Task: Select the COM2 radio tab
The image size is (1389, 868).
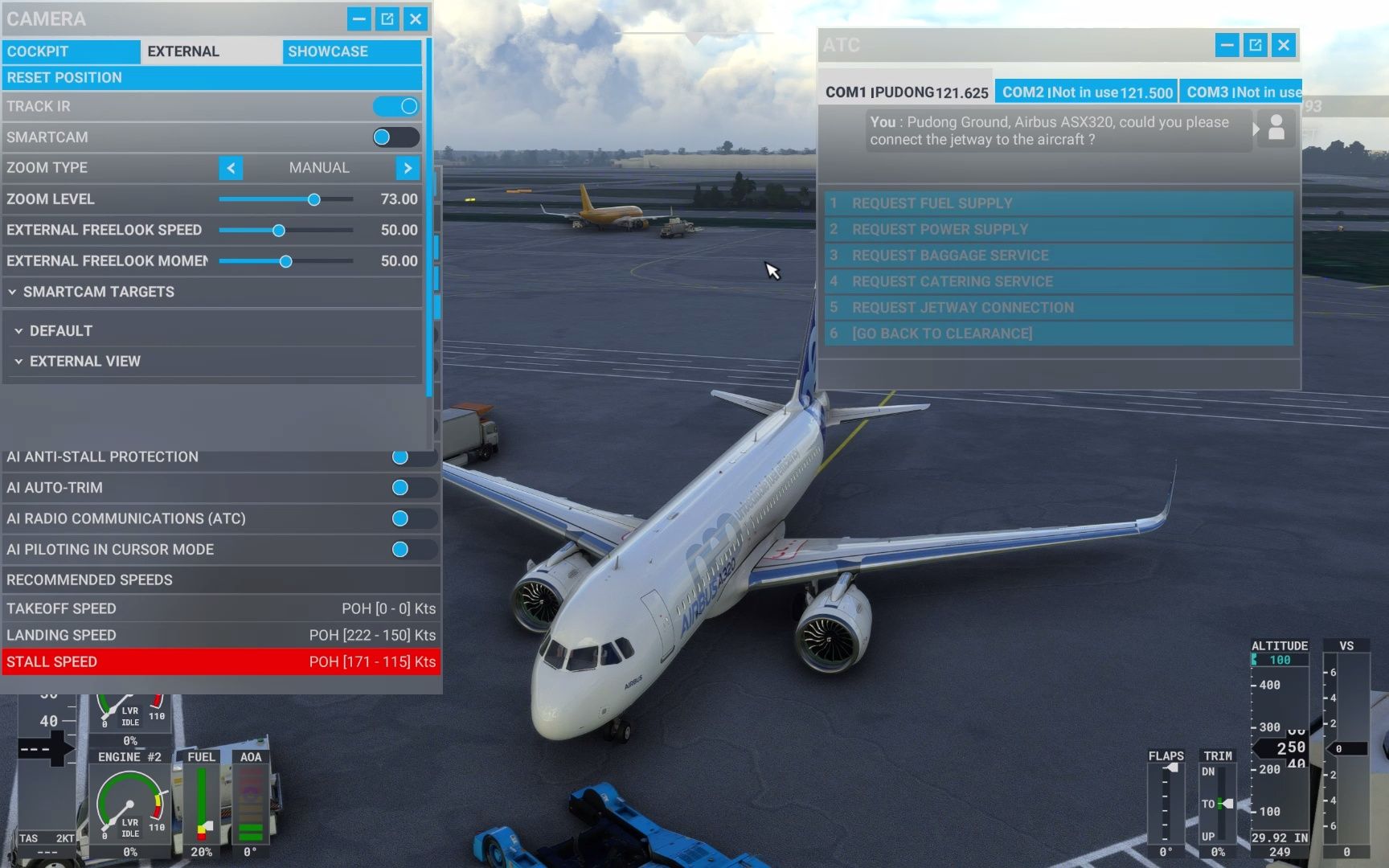Action: (1086, 91)
